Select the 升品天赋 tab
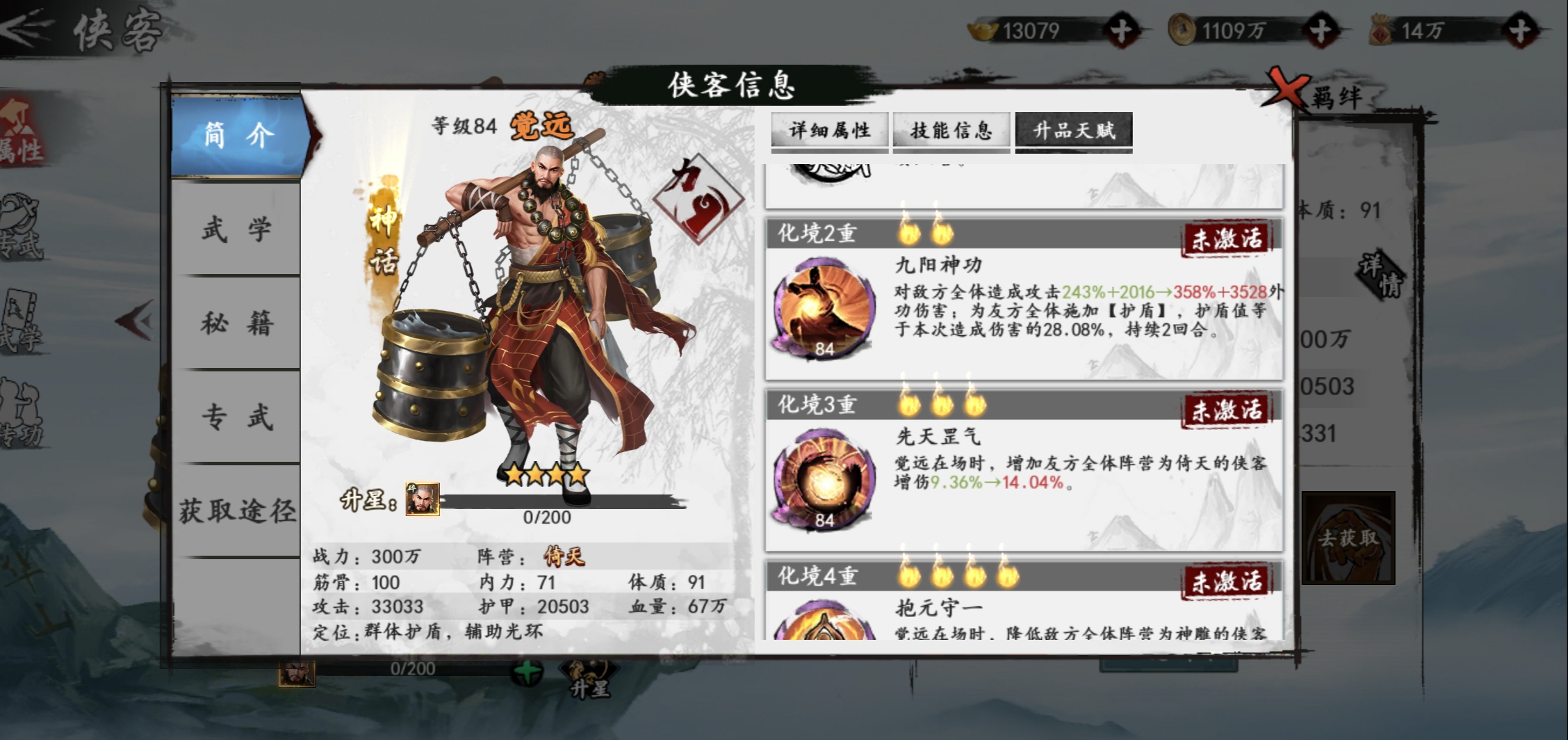1568x740 pixels. tap(1074, 130)
